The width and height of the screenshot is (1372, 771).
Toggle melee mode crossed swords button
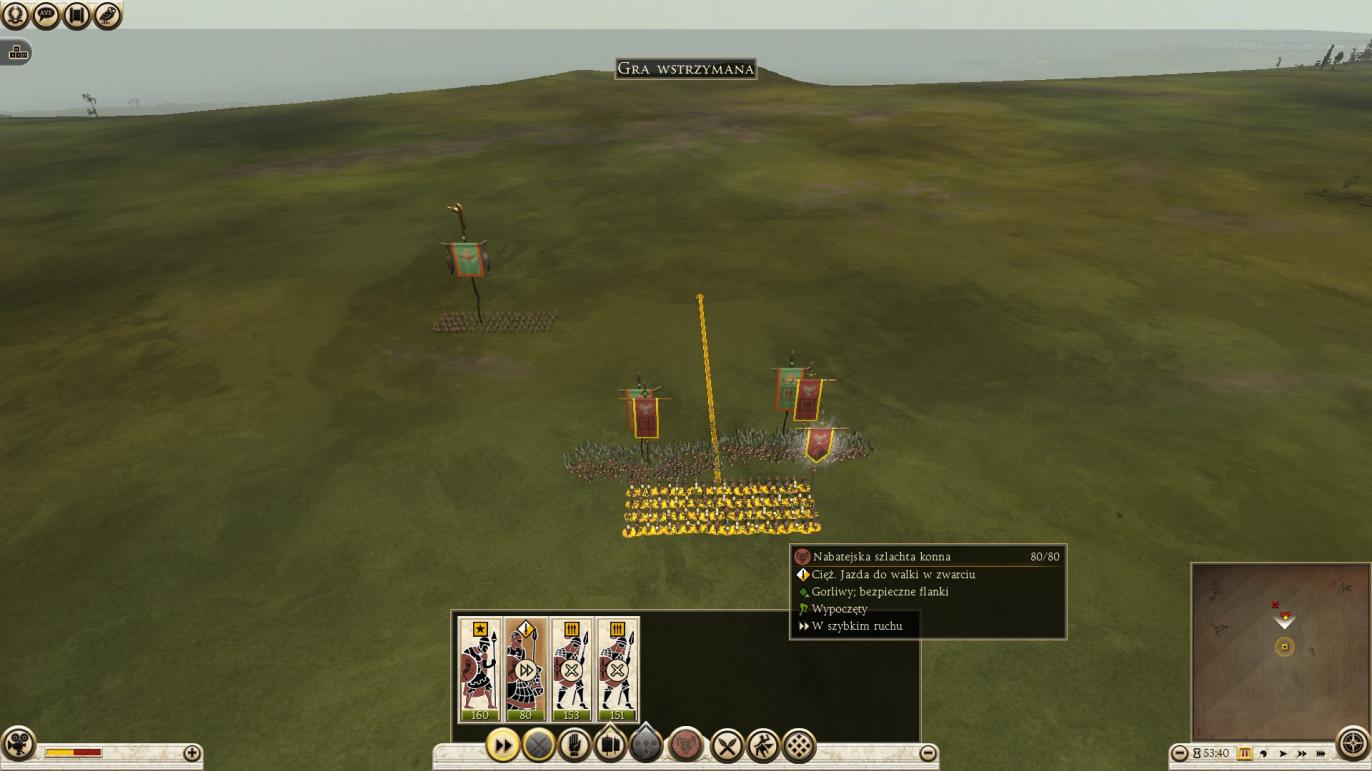tap(727, 746)
